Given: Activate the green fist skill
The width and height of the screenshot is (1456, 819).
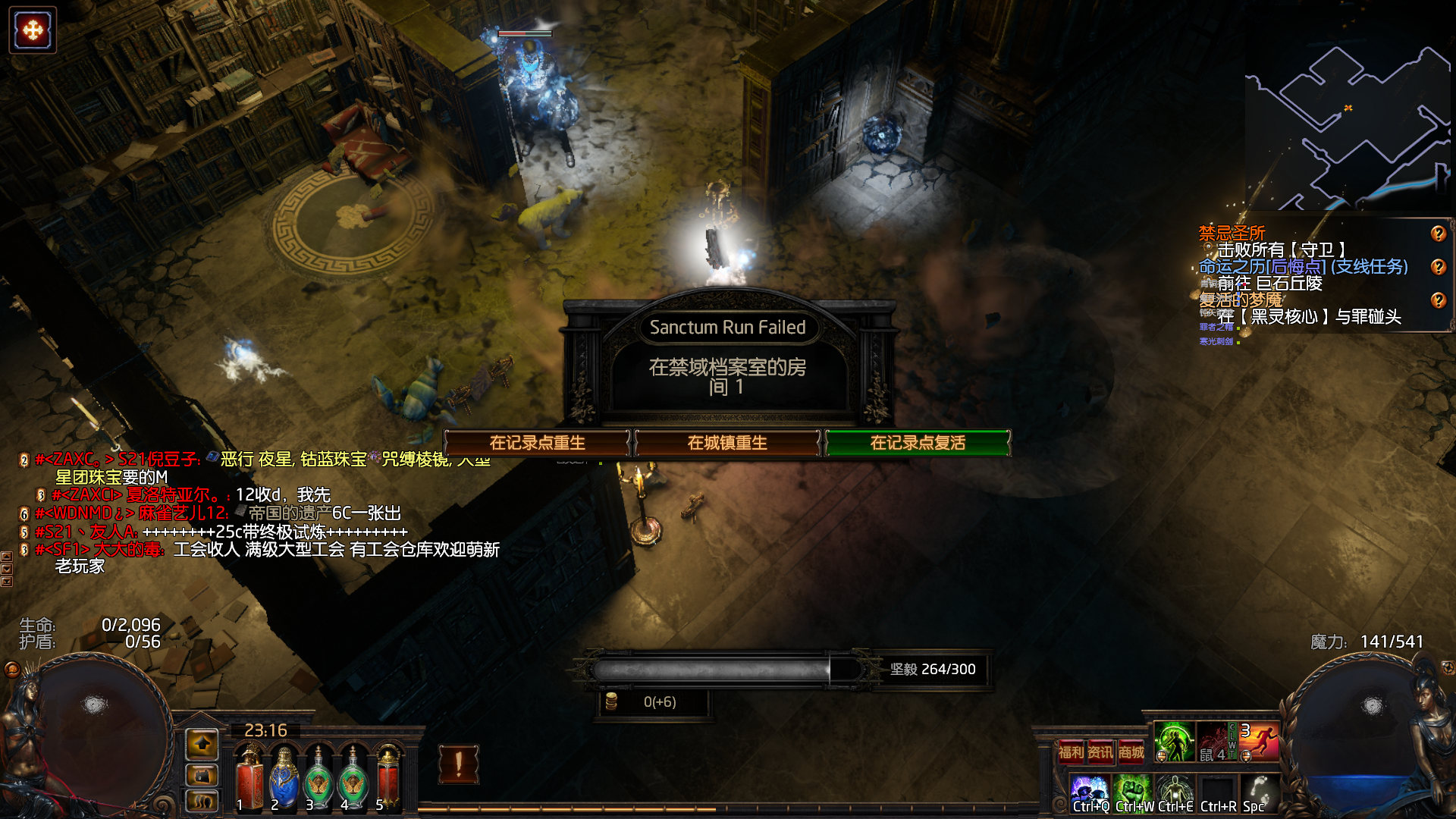Looking at the screenshot, I should tap(1133, 792).
